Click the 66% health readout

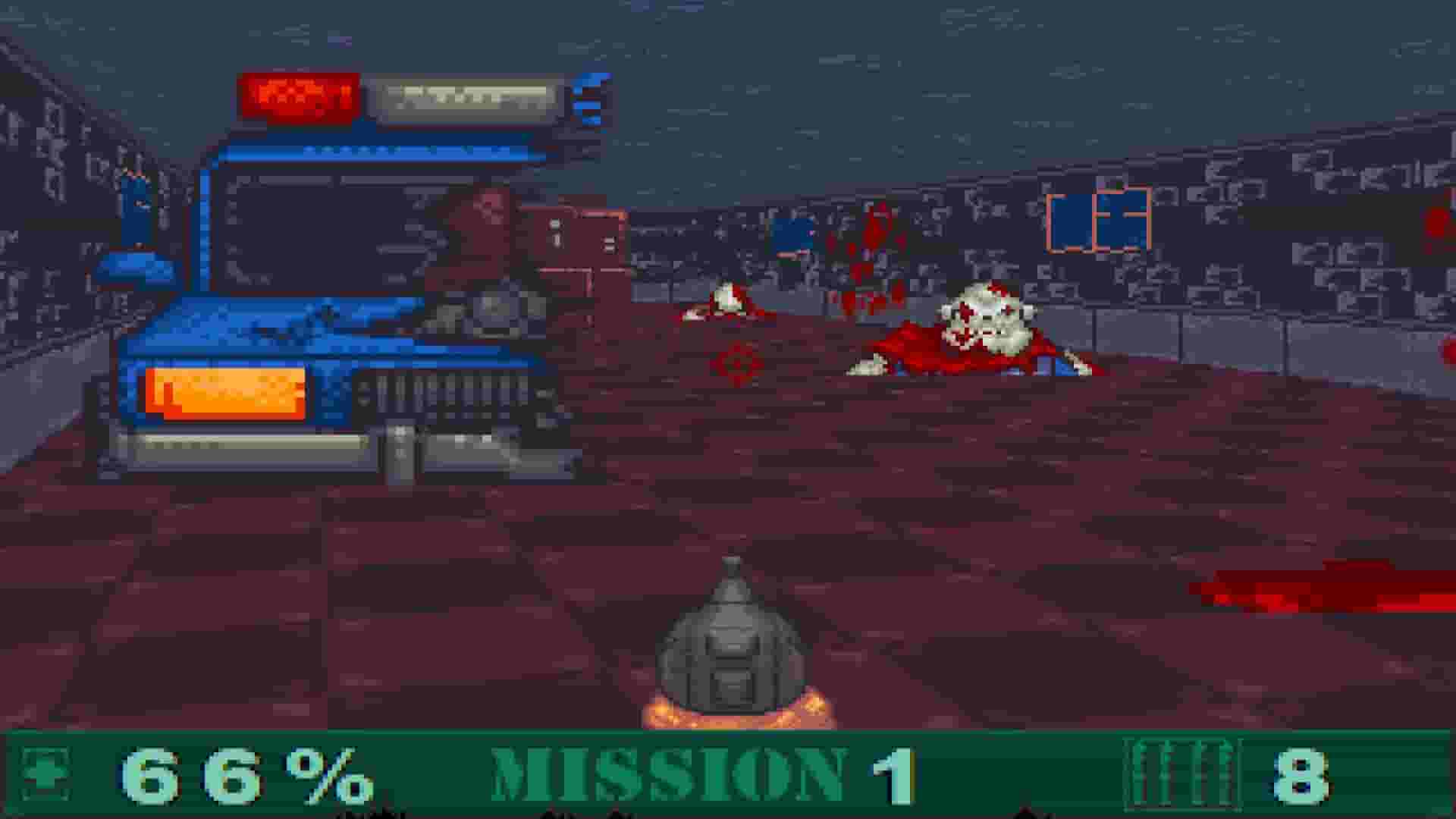[x=243, y=772]
